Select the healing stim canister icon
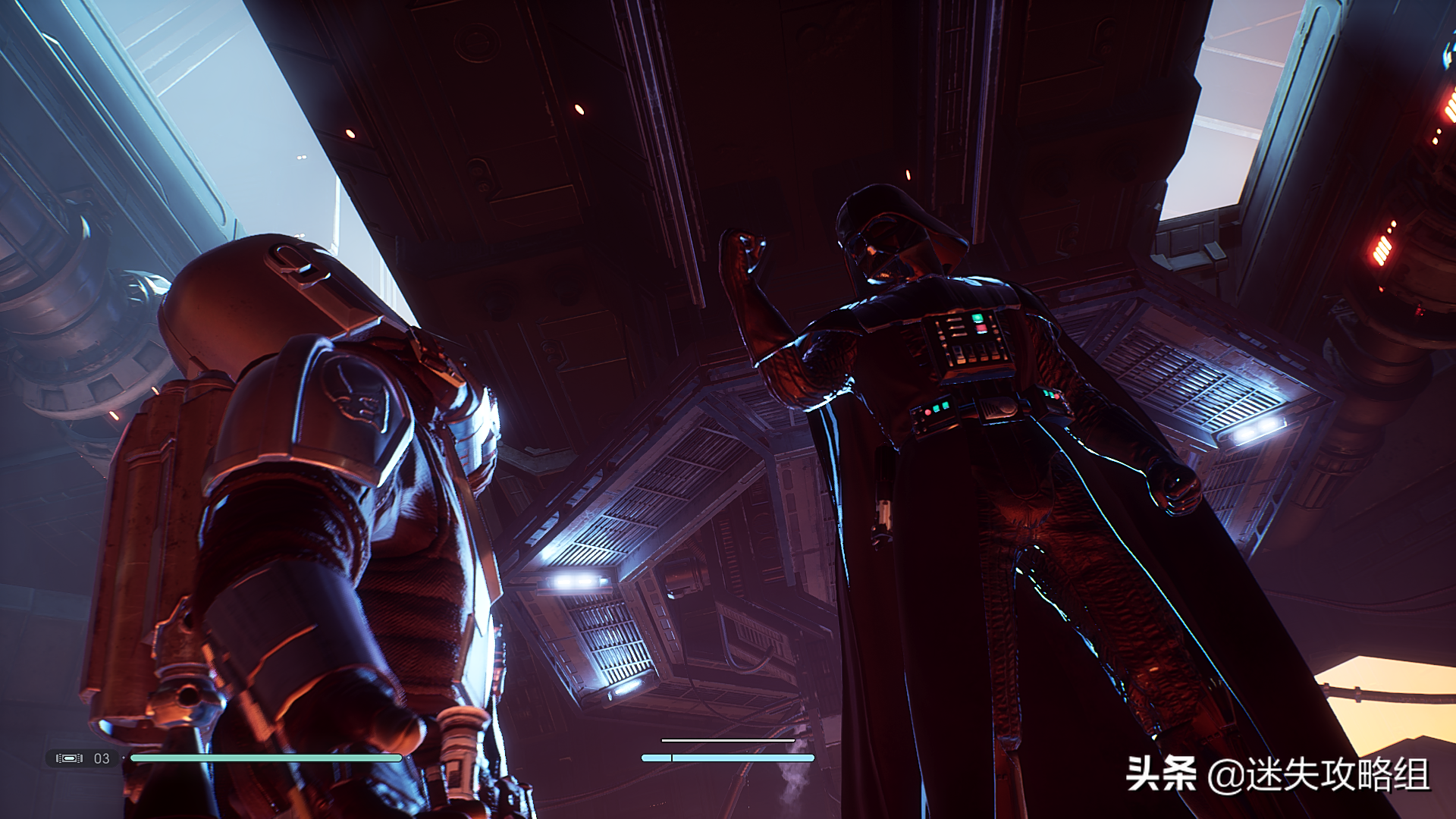 pos(69,758)
